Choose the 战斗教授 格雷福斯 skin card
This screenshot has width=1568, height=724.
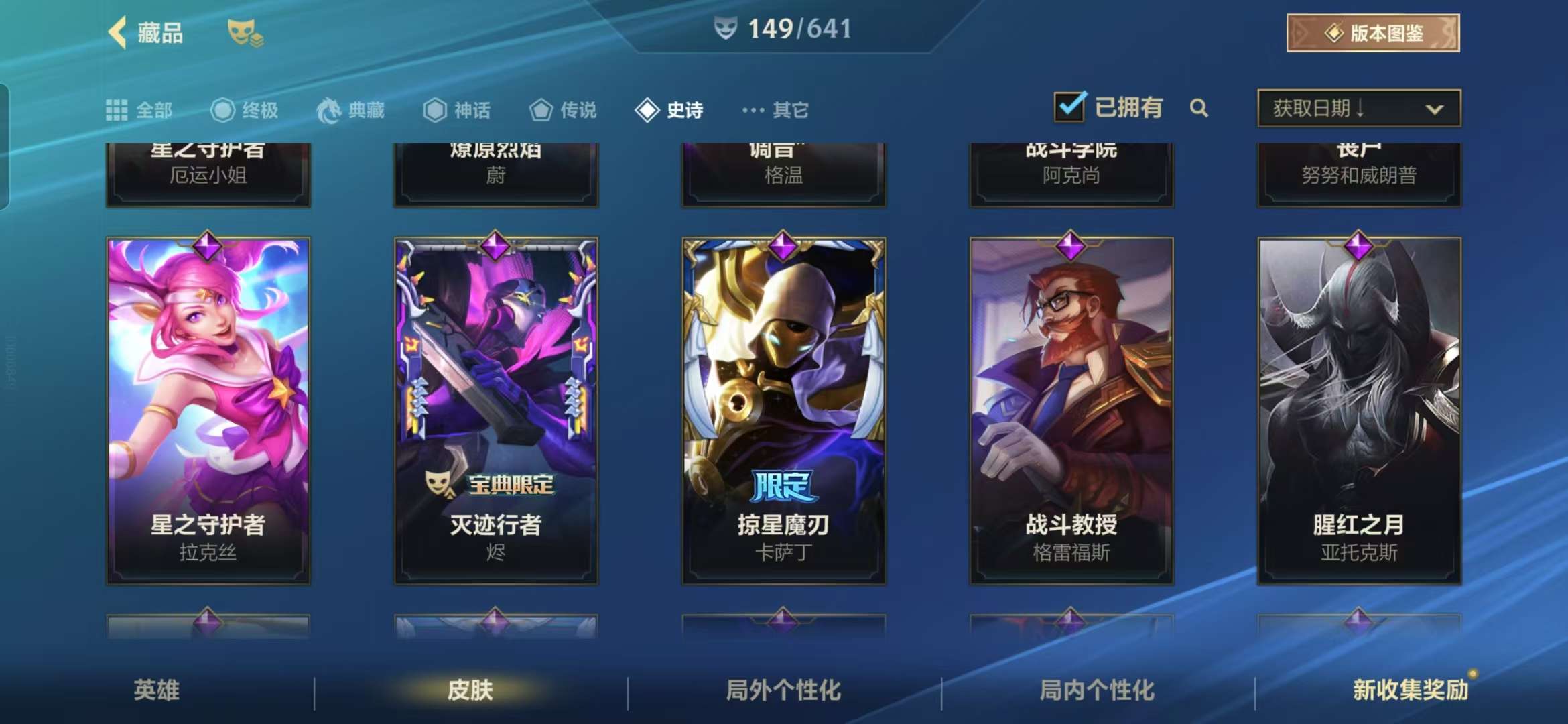[1071, 410]
